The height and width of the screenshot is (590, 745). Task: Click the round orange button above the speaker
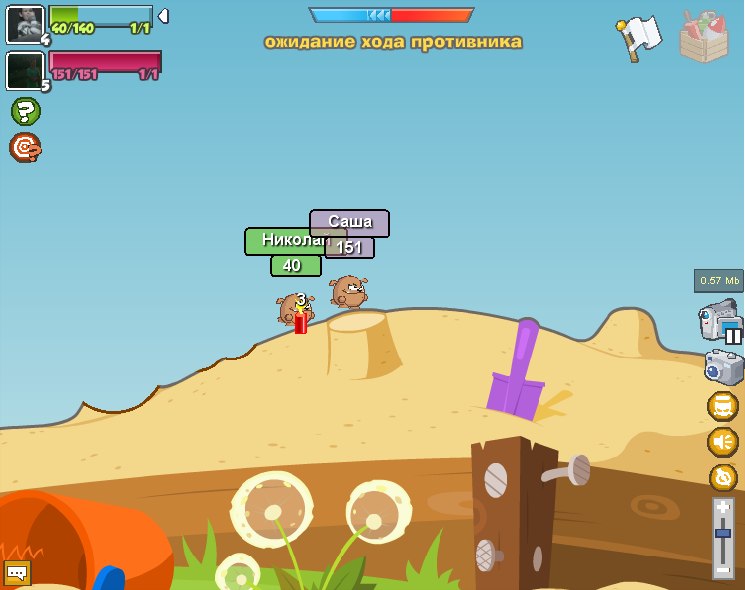point(722,406)
